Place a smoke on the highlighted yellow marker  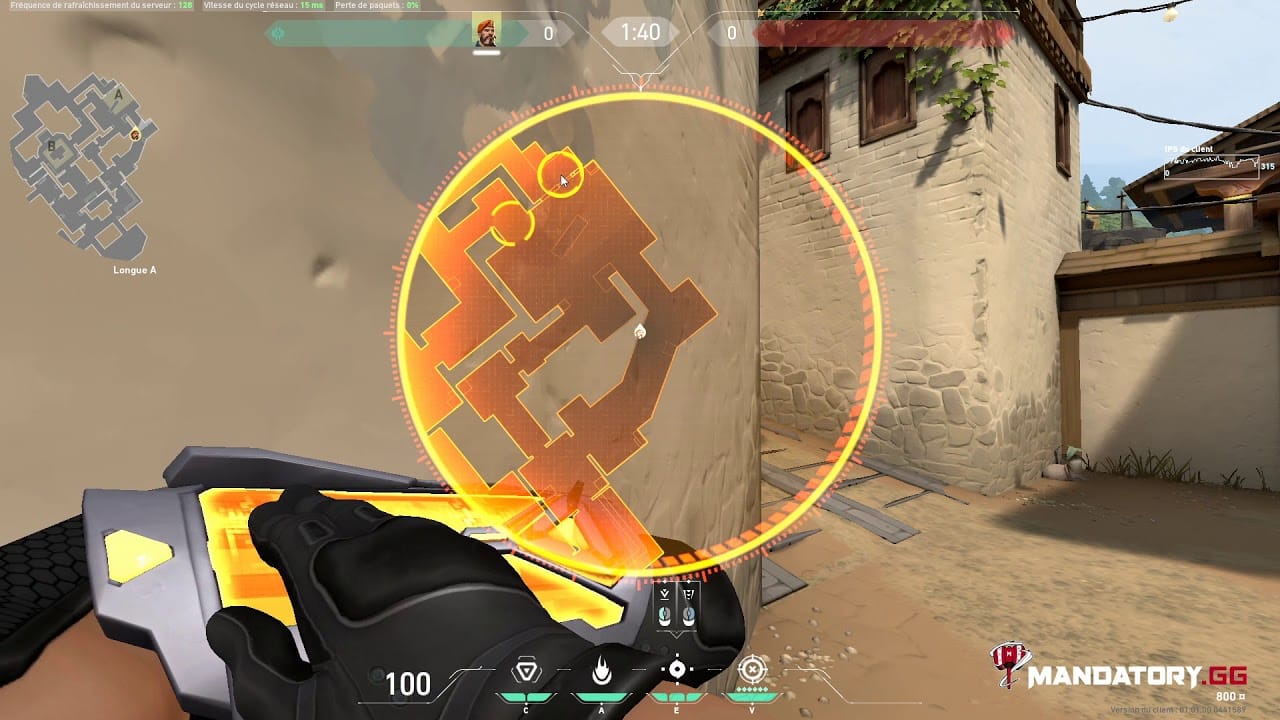coord(561,175)
